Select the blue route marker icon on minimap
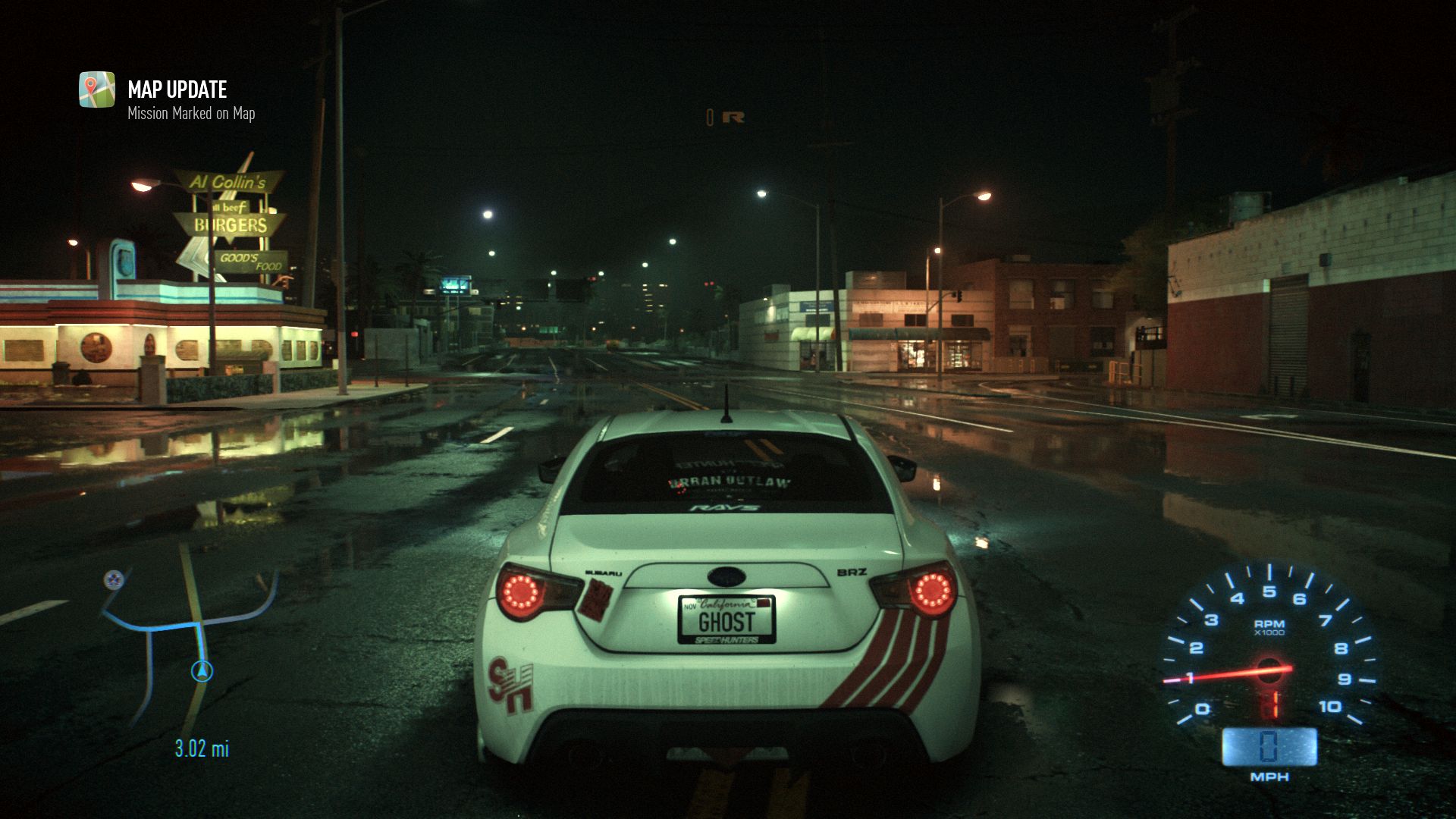The image size is (1456, 819). pyautogui.click(x=115, y=581)
